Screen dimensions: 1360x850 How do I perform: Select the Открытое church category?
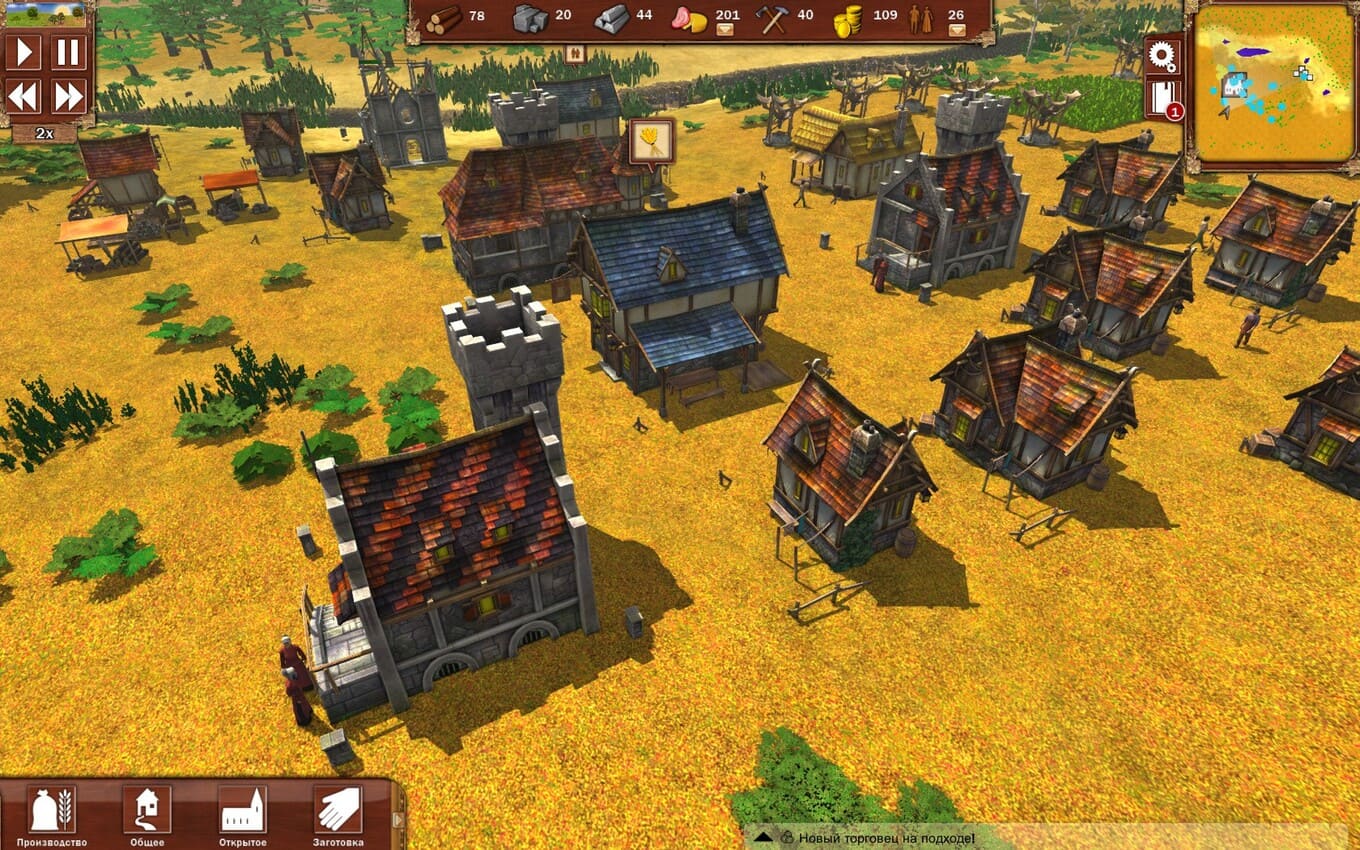(x=242, y=811)
